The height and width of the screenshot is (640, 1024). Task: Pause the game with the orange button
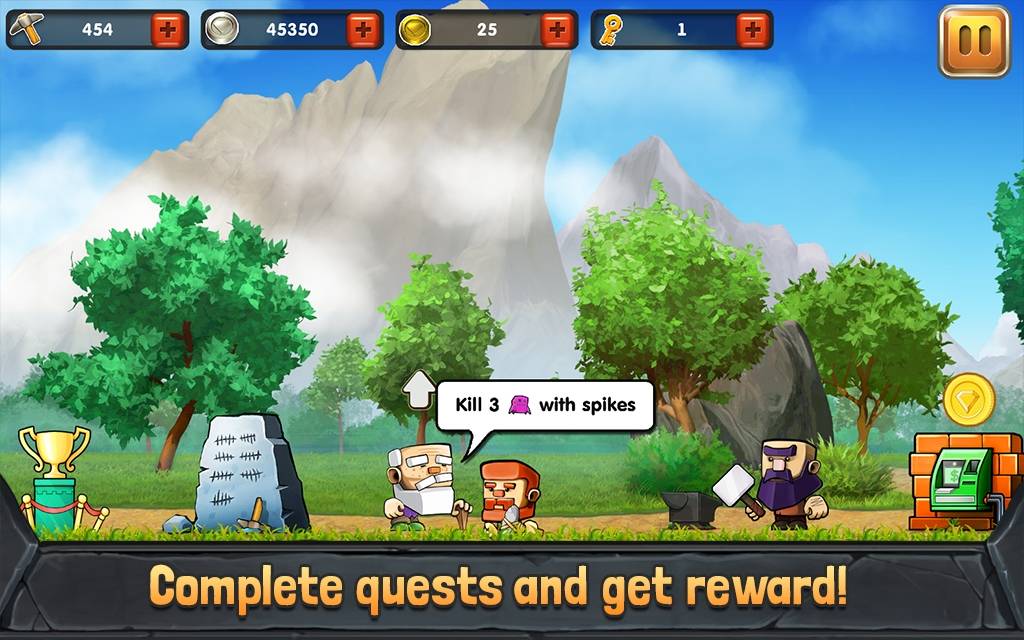point(973,41)
